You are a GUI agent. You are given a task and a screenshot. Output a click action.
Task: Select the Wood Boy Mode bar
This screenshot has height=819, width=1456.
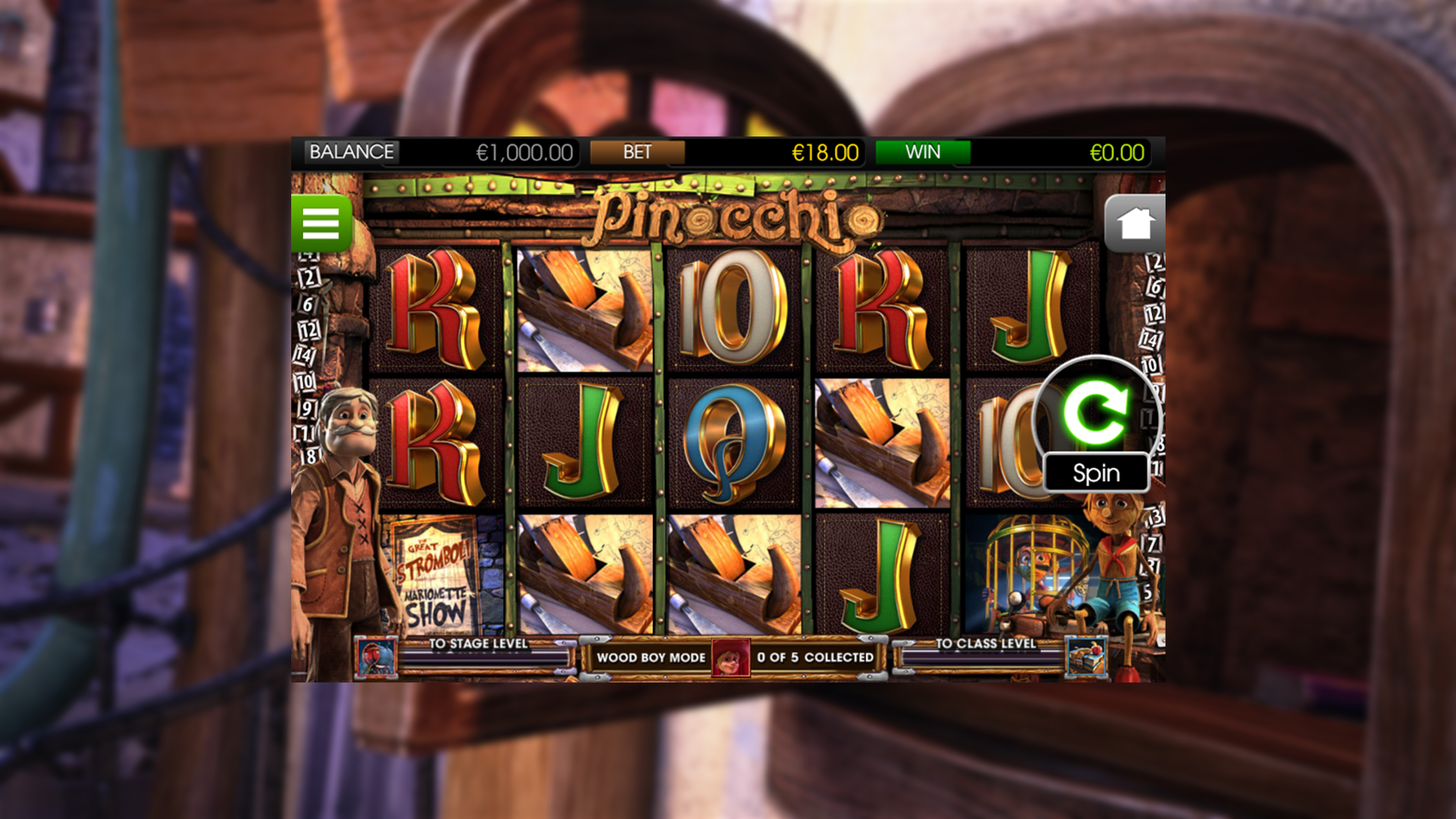point(652,657)
